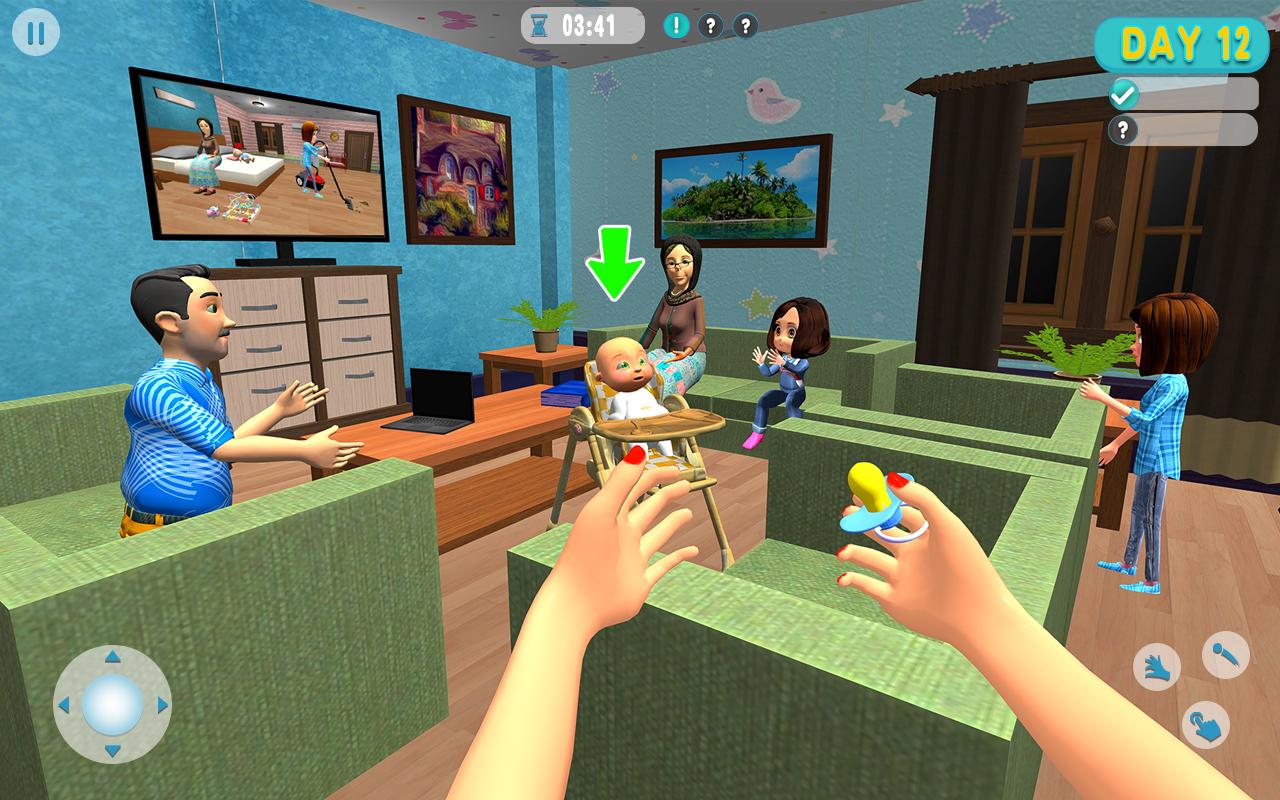
Task: Tap the pointing finger interact button
Action: click(1205, 724)
